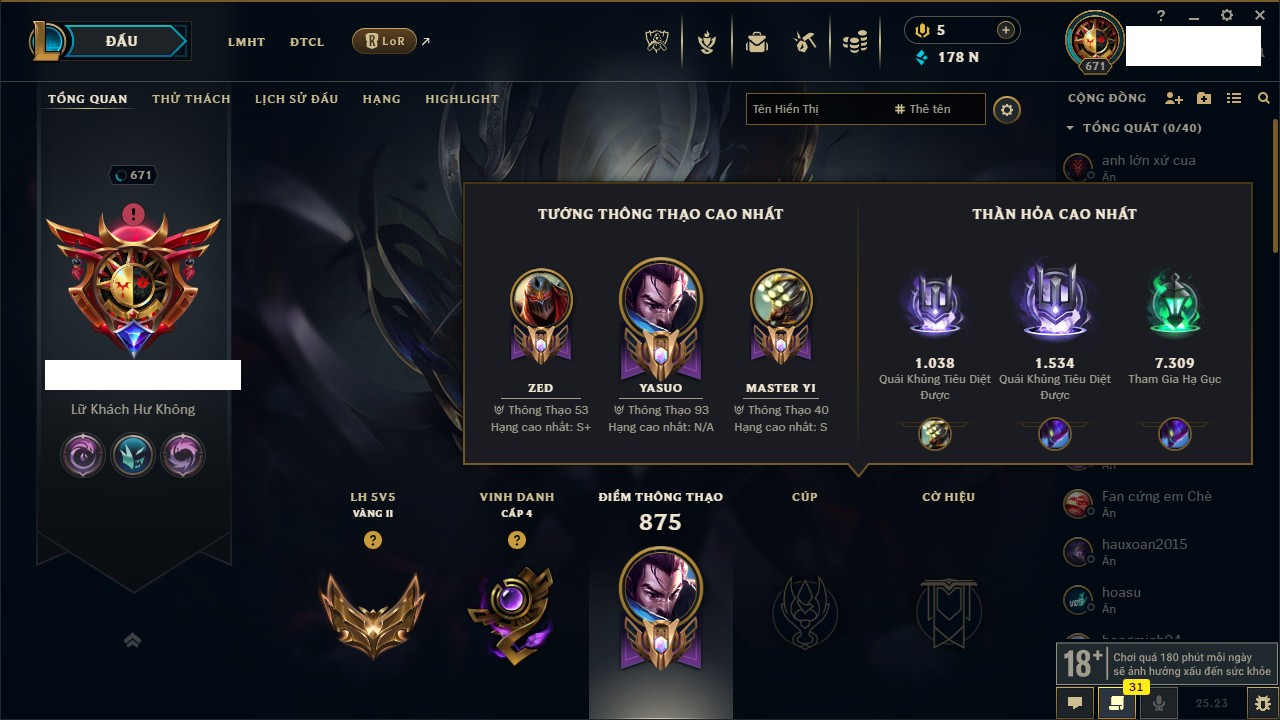
Task: Switch to the Thử Thách tab
Action: coord(191,99)
